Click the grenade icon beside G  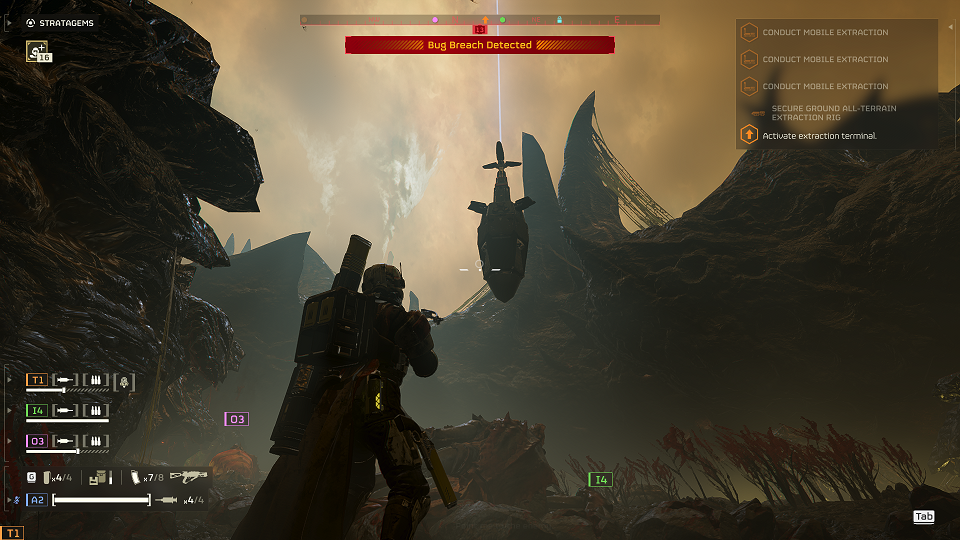(46, 478)
